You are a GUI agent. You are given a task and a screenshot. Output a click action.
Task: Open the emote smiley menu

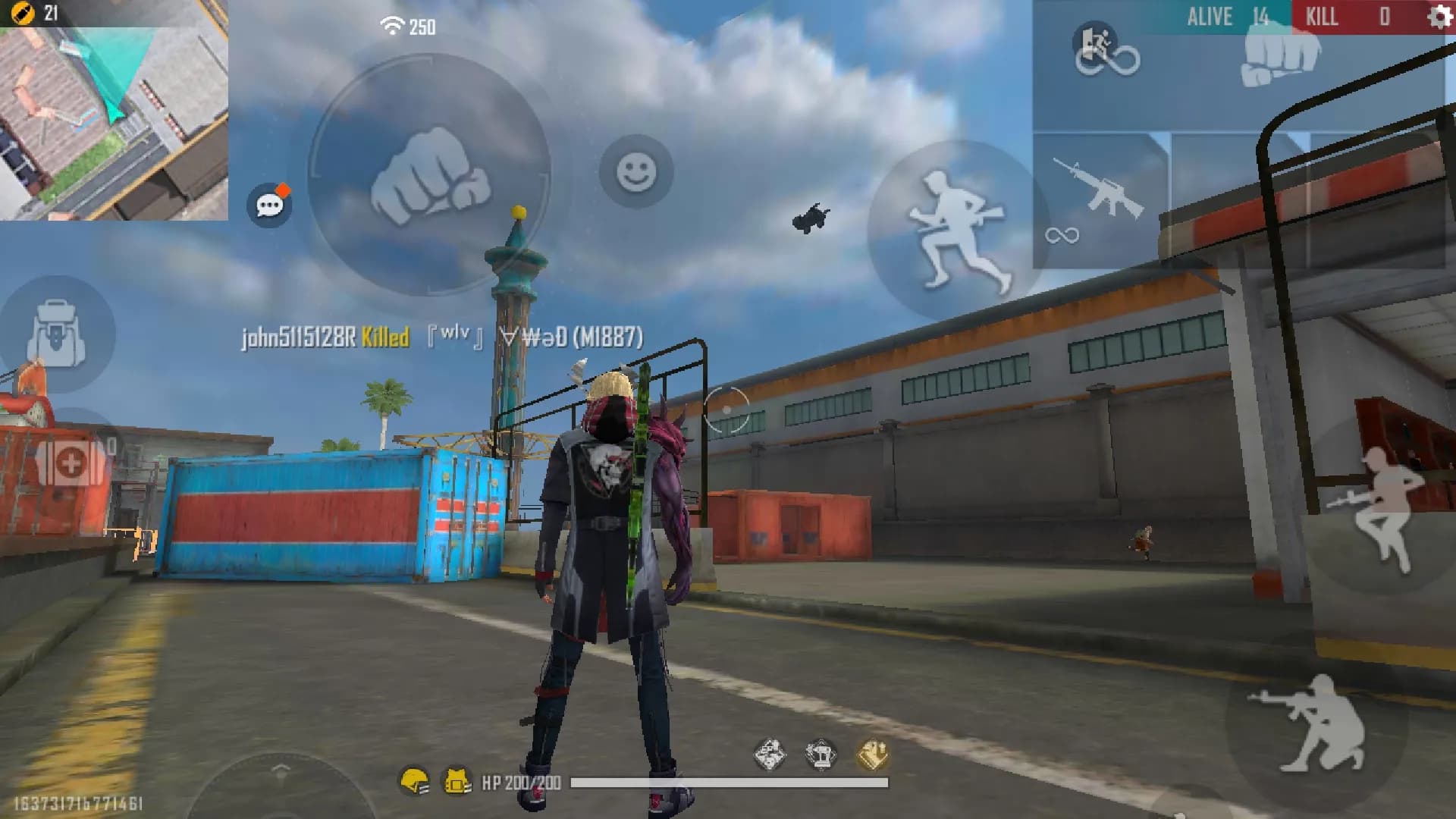(636, 172)
